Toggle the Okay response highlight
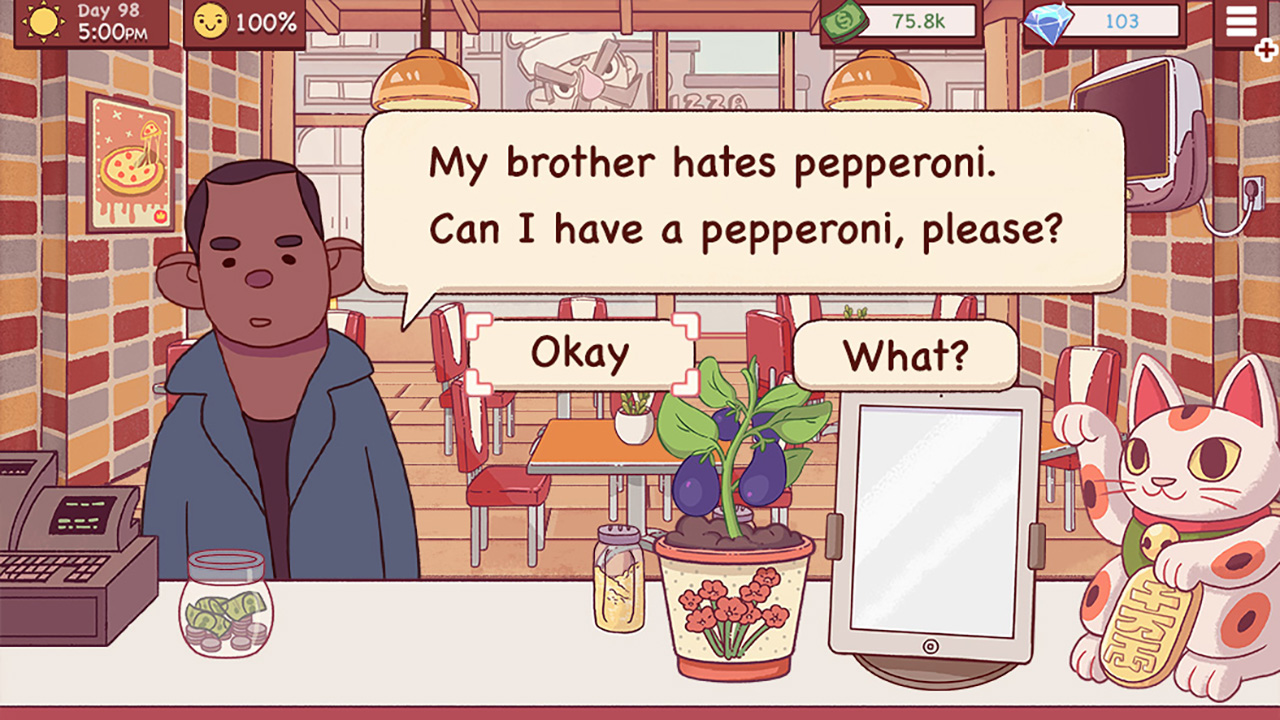The height and width of the screenshot is (720, 1280). point(580,350)
